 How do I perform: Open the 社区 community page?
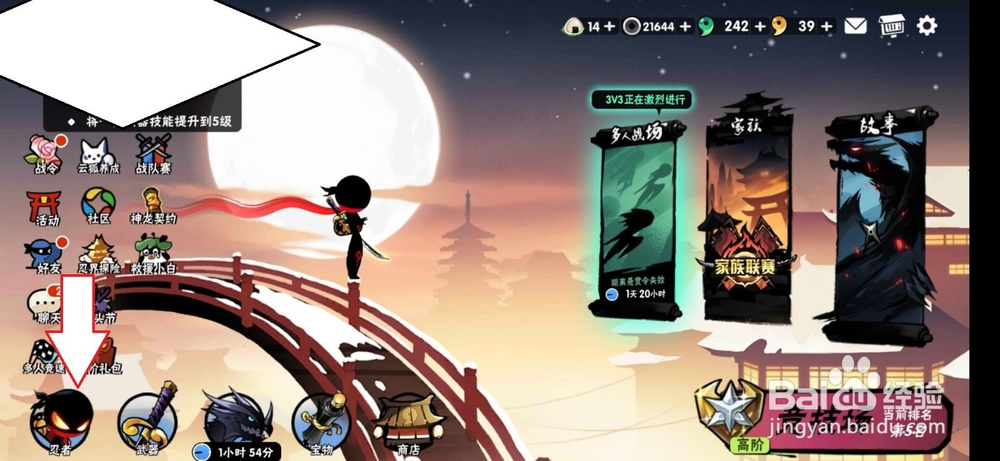click(98, 207)
